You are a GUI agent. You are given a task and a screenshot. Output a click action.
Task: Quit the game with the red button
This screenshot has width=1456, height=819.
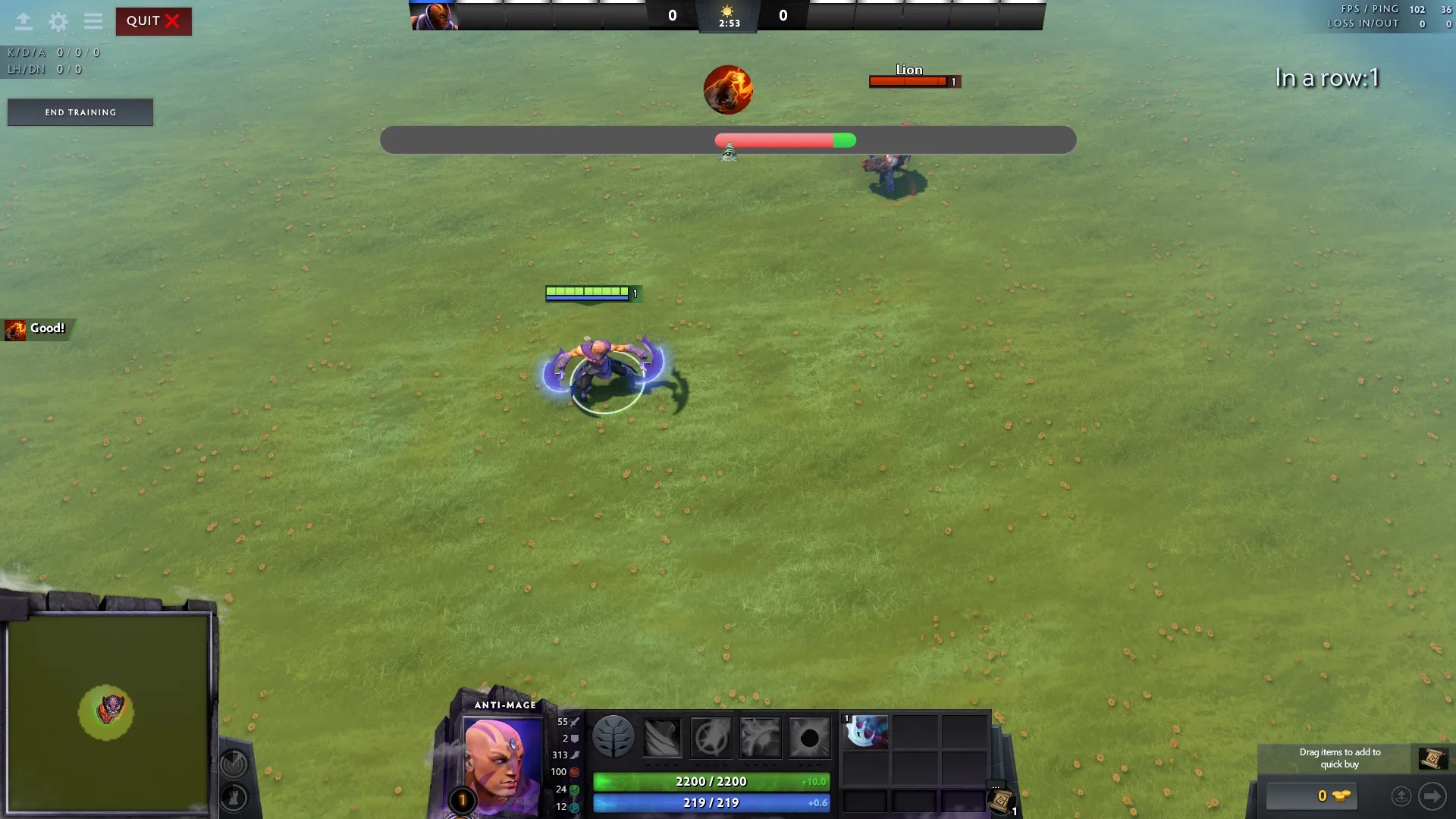[153, 21]
